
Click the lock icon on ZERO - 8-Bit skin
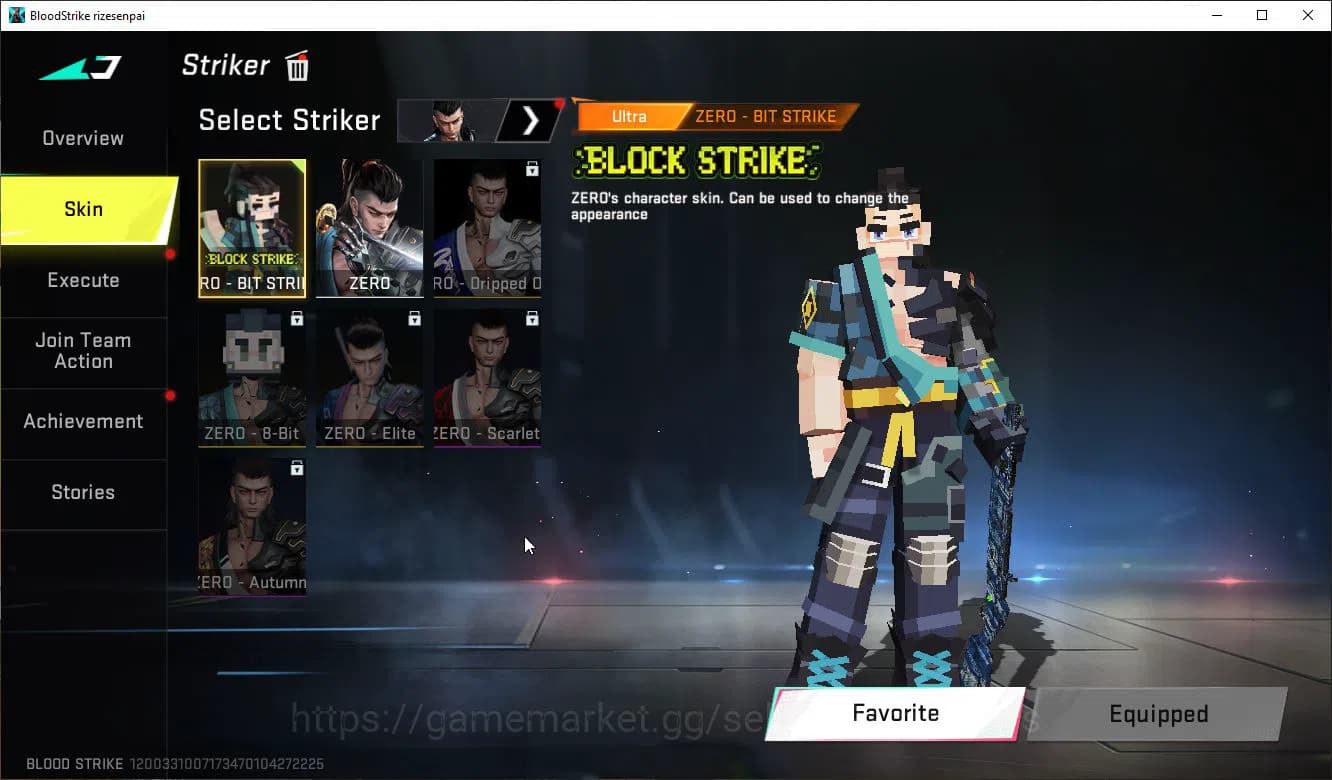(x=296, y=317)
